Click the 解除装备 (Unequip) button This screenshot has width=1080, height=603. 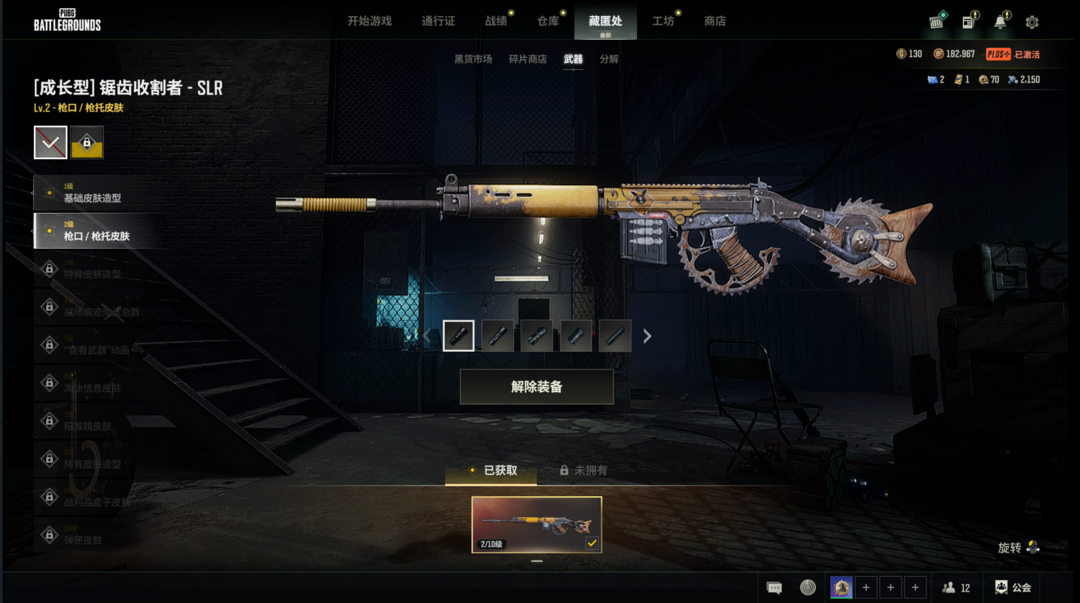click(536, 387)
